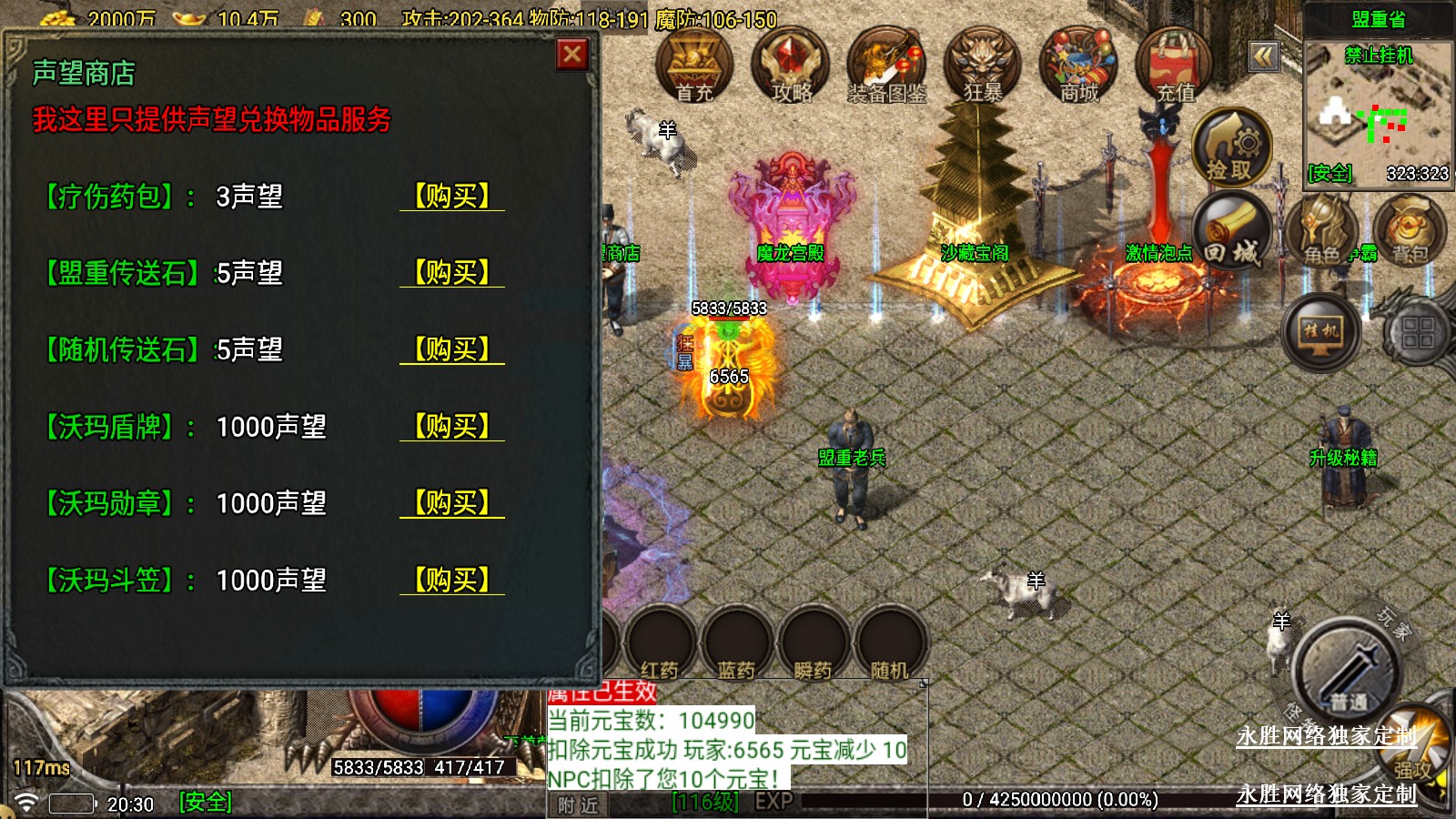Open the 充值 recharge menu
The image size is (1456, 819).
coord(1174,66)
